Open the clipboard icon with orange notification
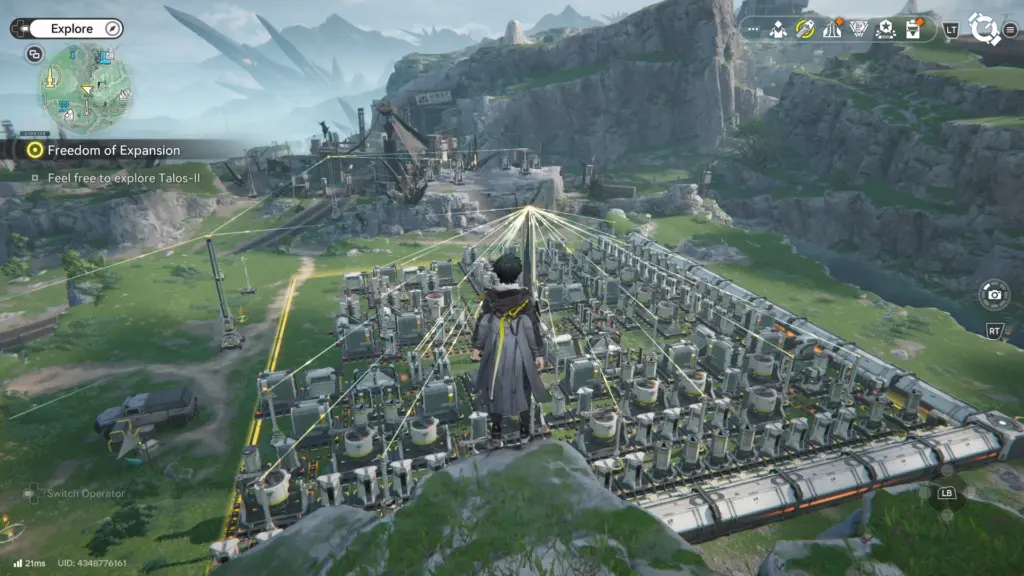 pos(912,29)
